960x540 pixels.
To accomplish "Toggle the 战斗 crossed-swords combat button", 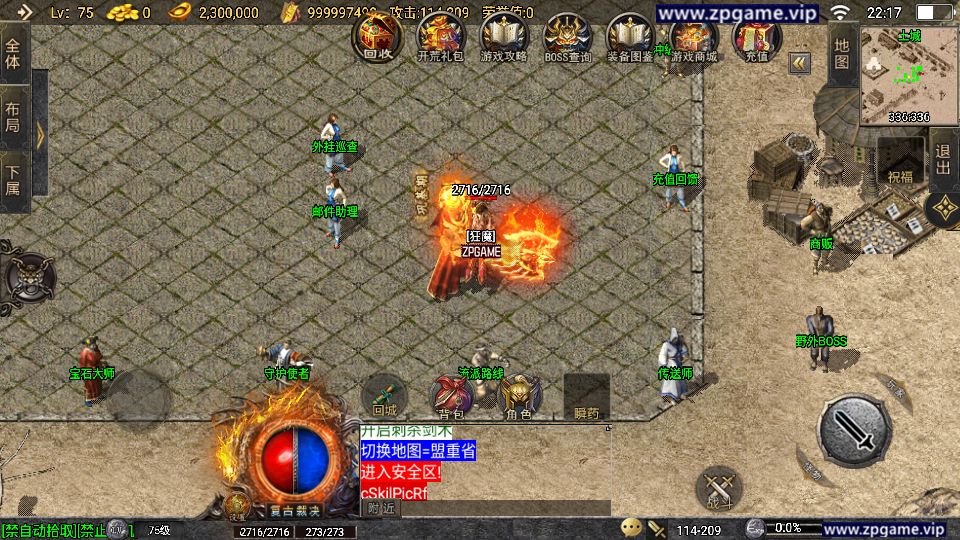I will pyautogui.click(x=719, y=489).
